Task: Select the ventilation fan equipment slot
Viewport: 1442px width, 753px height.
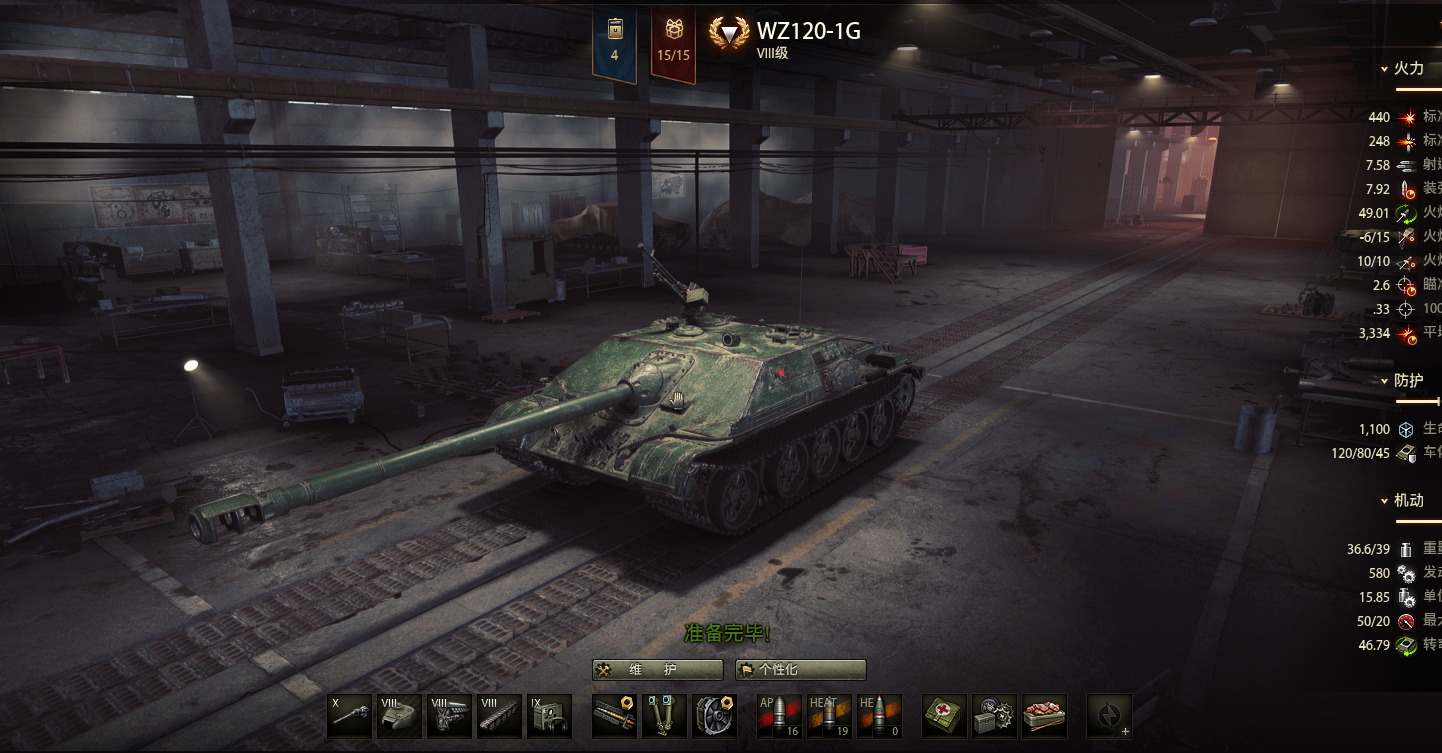Action: point(715,716)
